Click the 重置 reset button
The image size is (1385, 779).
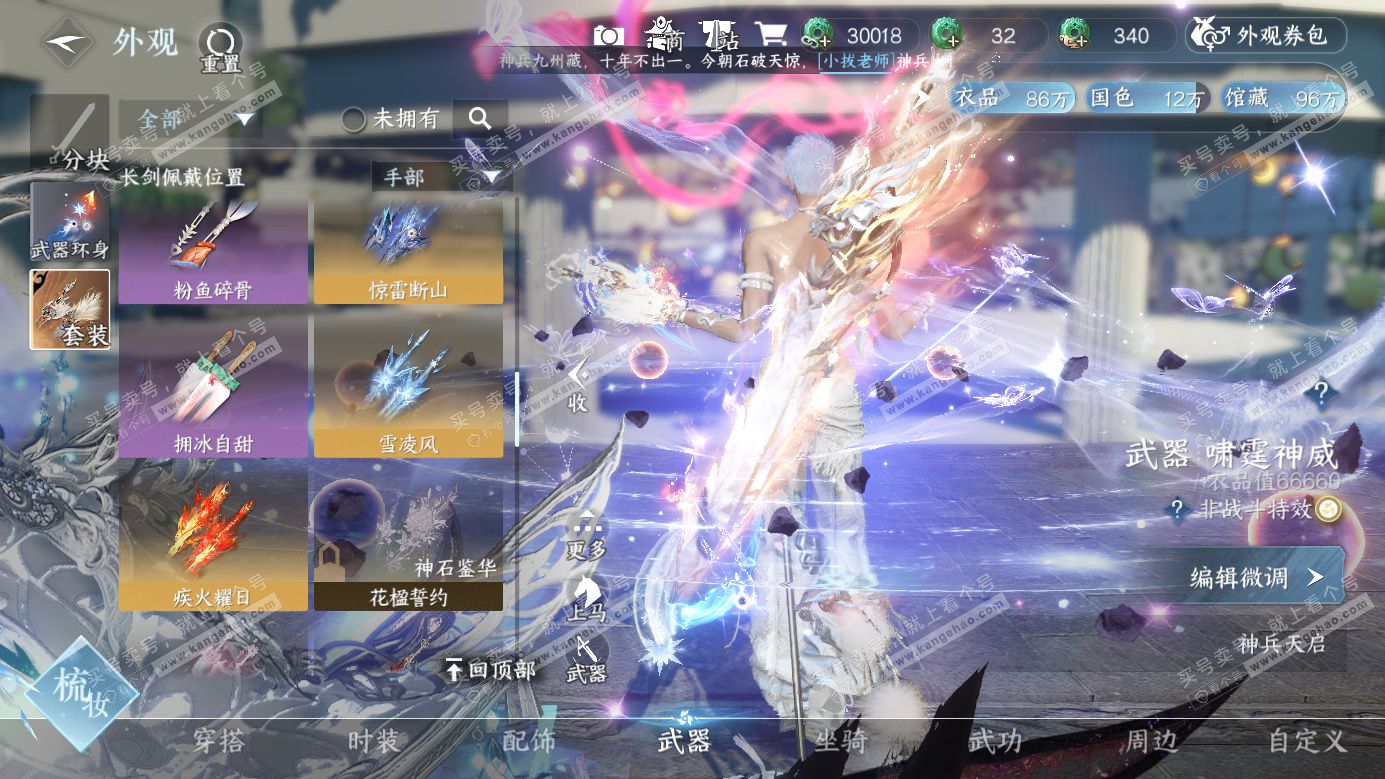pos(220,46)
